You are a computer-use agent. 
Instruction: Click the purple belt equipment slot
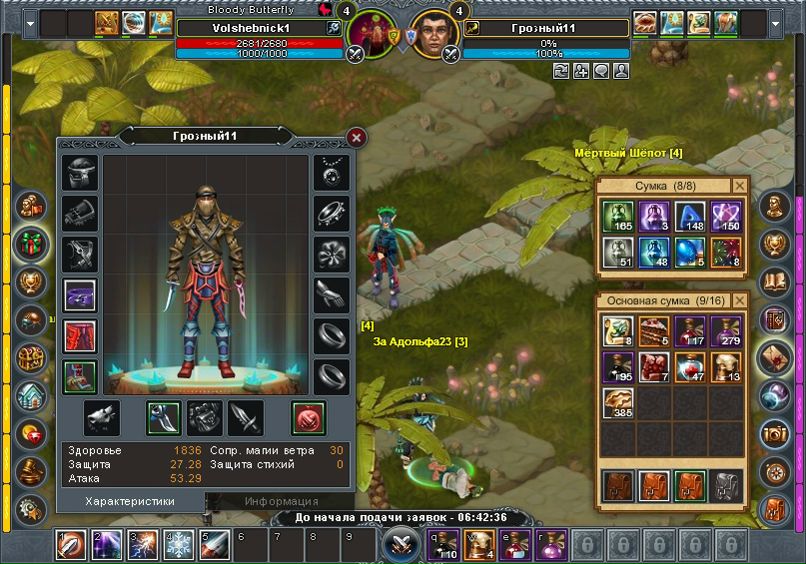80,295
